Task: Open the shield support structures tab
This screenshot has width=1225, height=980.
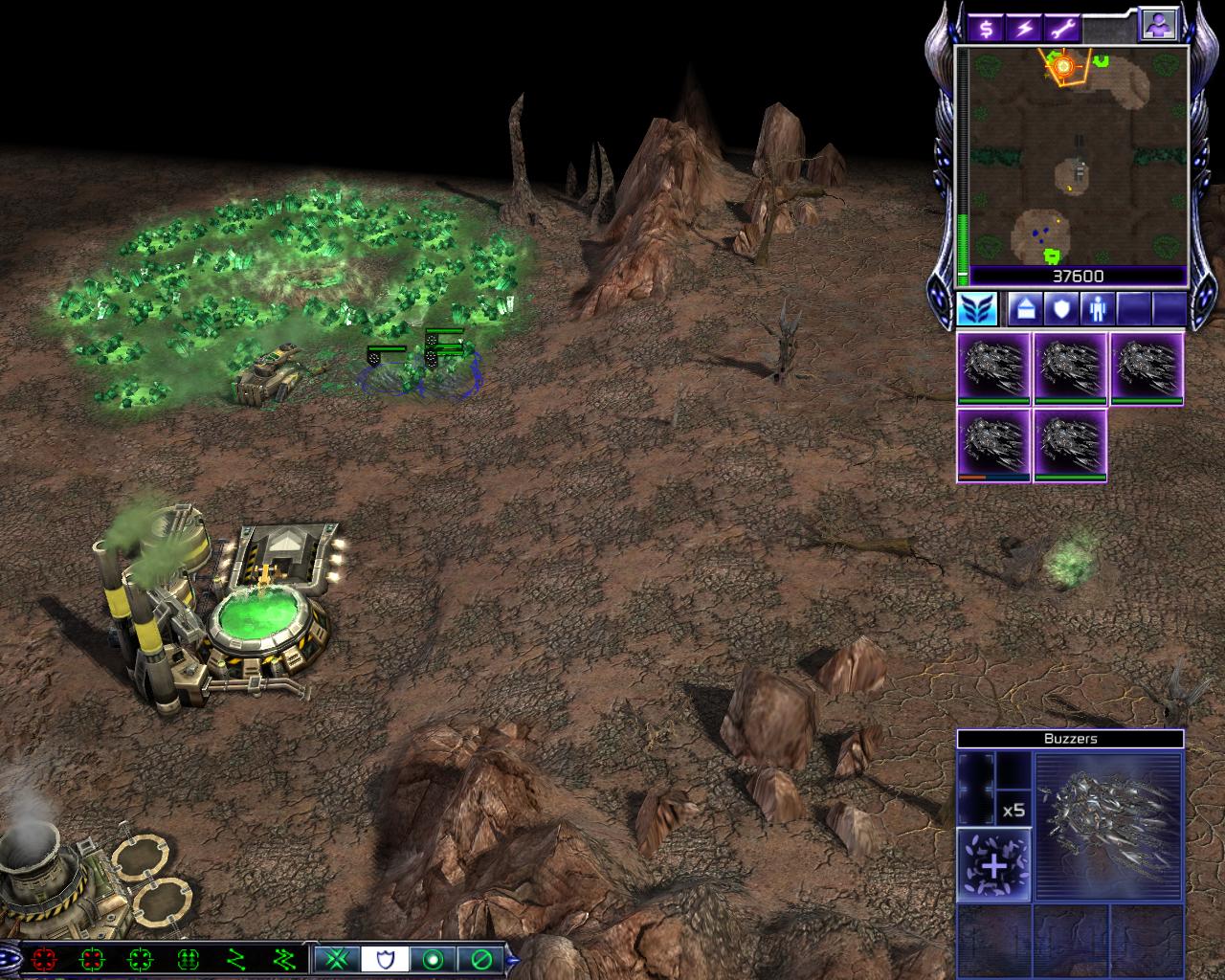Action: coord(1060,309)
